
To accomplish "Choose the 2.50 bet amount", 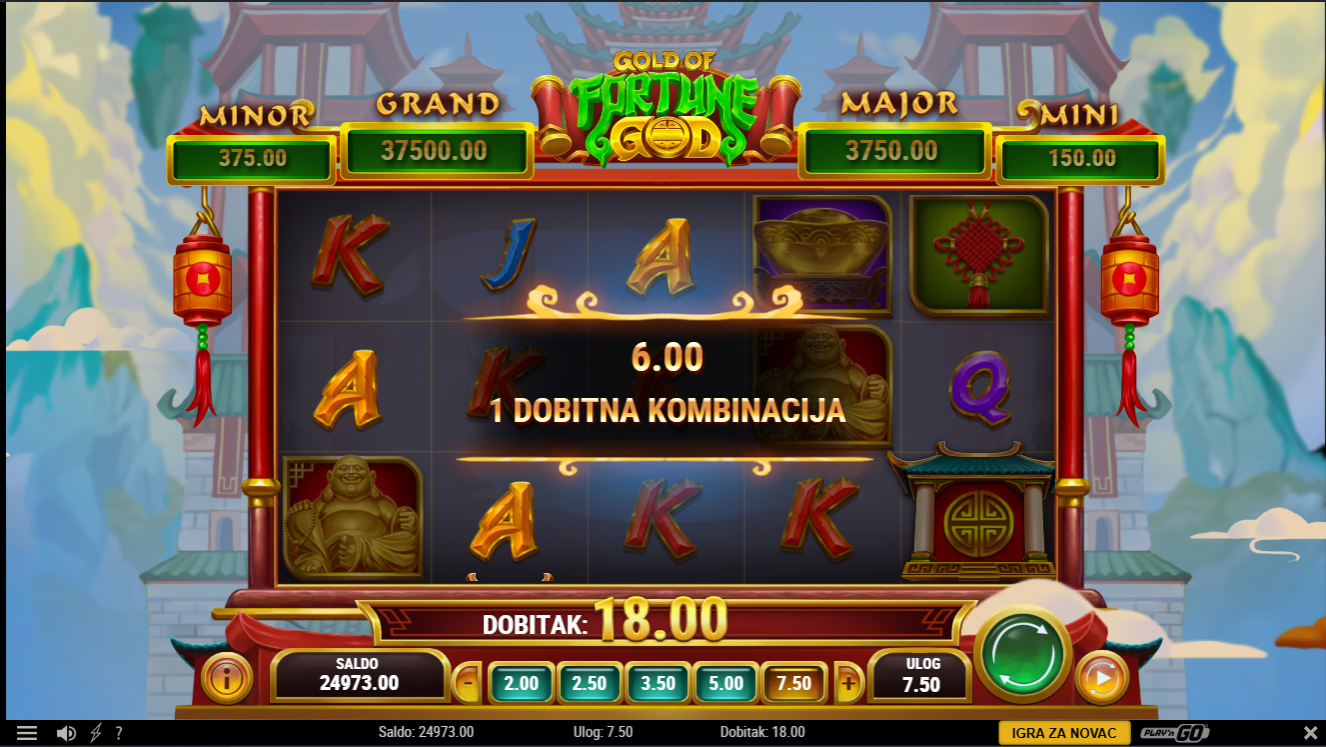I will pos(590,684).
